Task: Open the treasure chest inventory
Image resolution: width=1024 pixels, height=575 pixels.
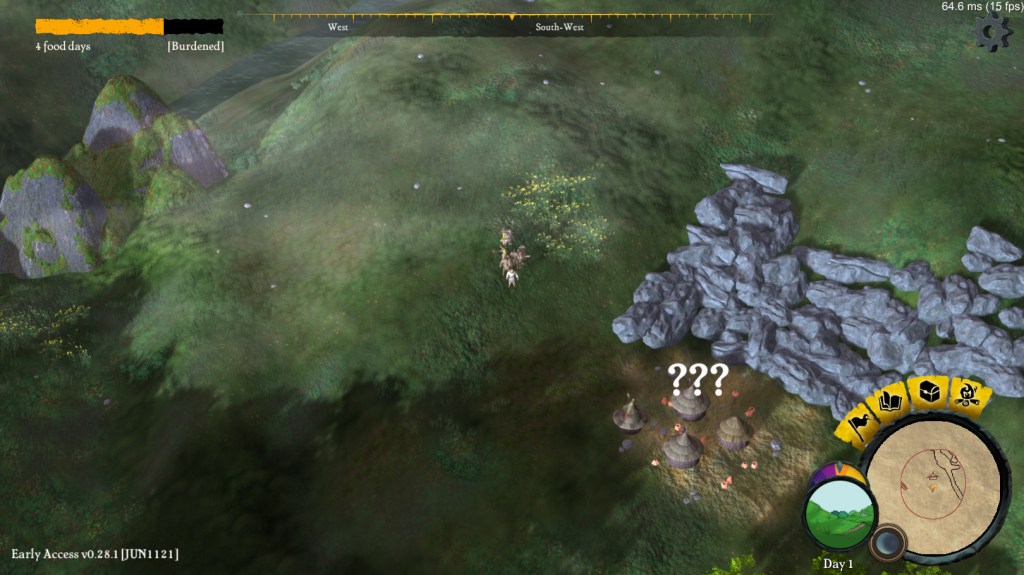Action: click(x=930, y=392)
